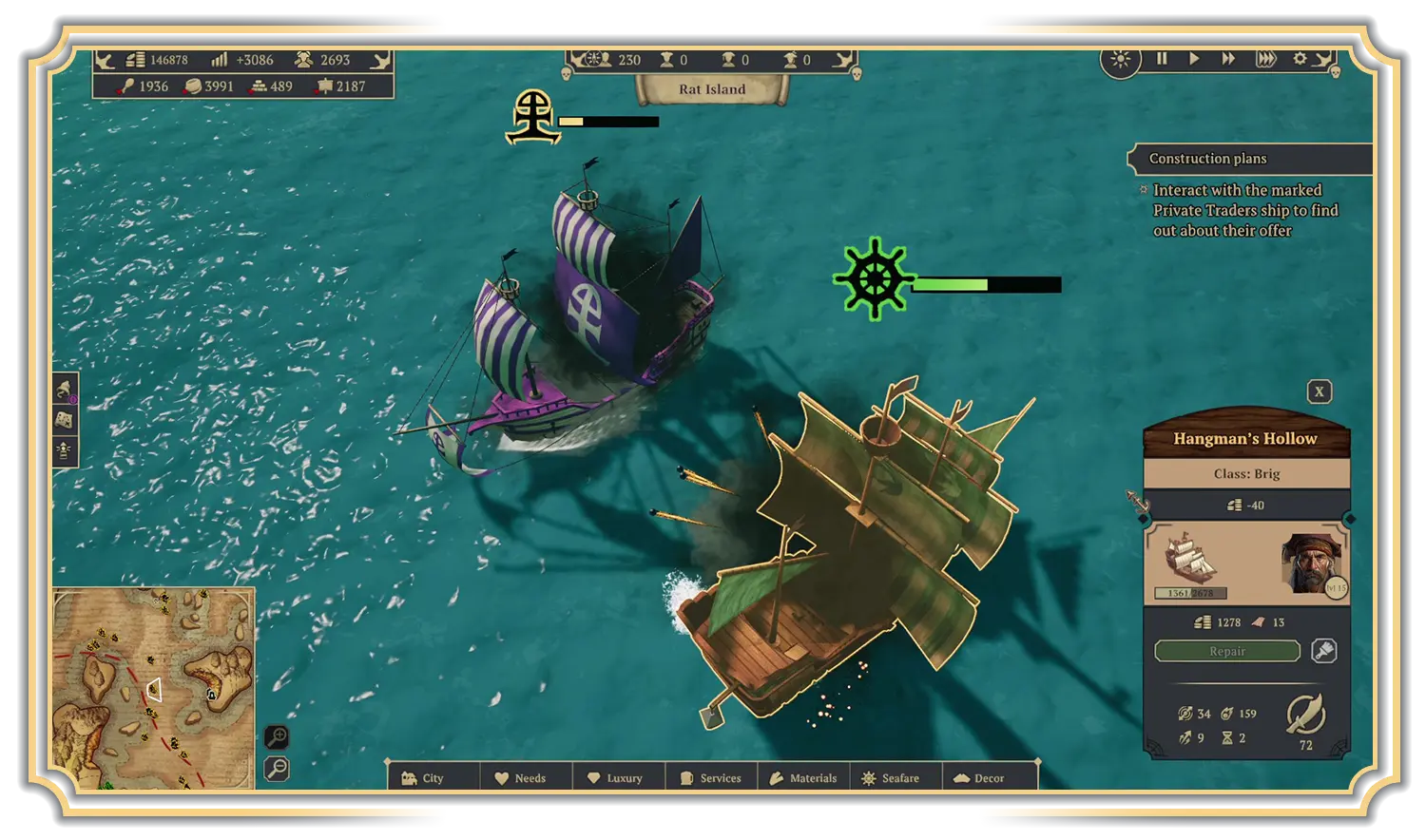Select the Luxury tab in the build menu

pyautogui.click(x=619, y=777)
